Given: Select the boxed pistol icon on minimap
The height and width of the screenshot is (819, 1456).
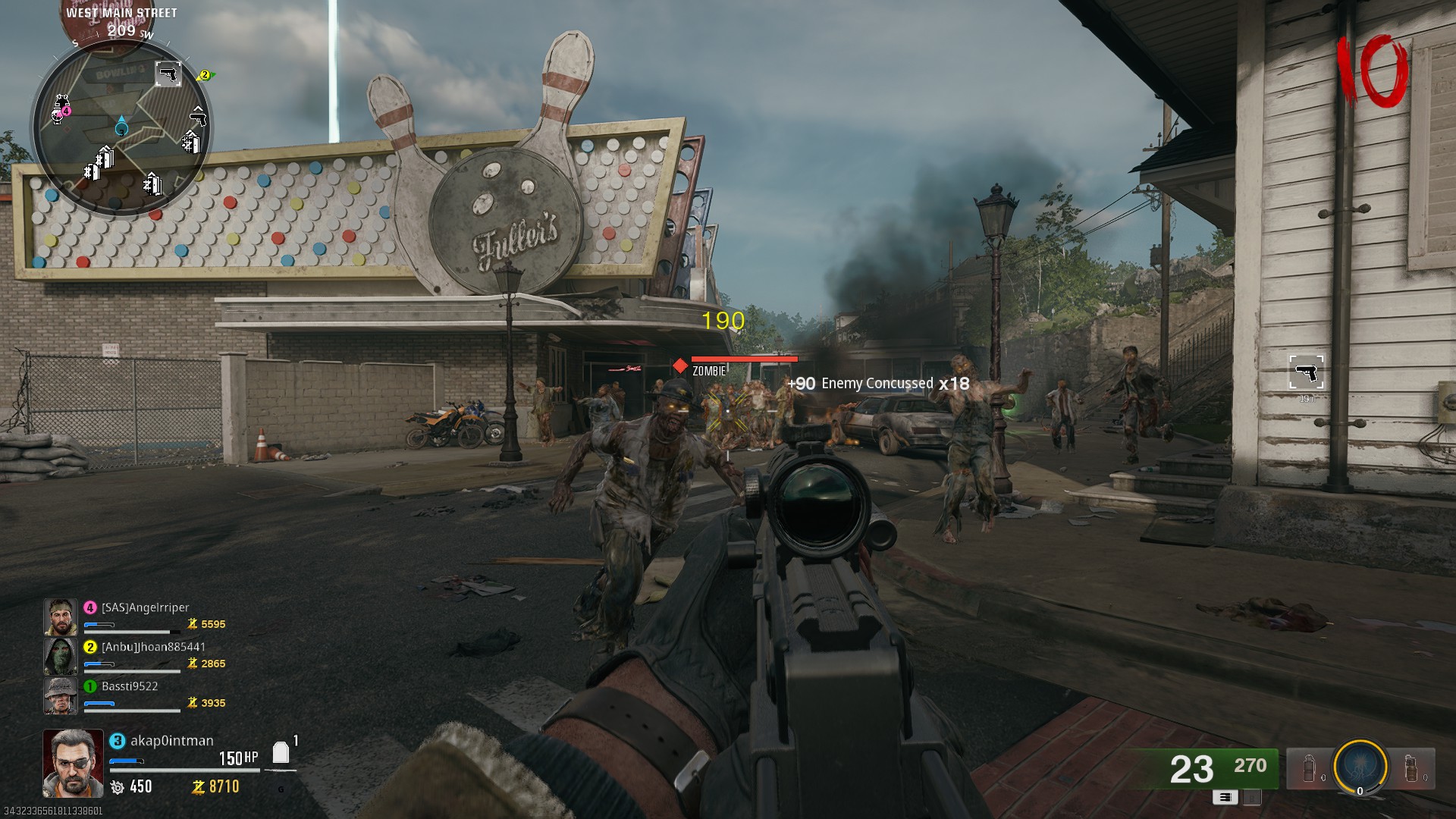Looking at the screenshot, I should tap(168, 74).
